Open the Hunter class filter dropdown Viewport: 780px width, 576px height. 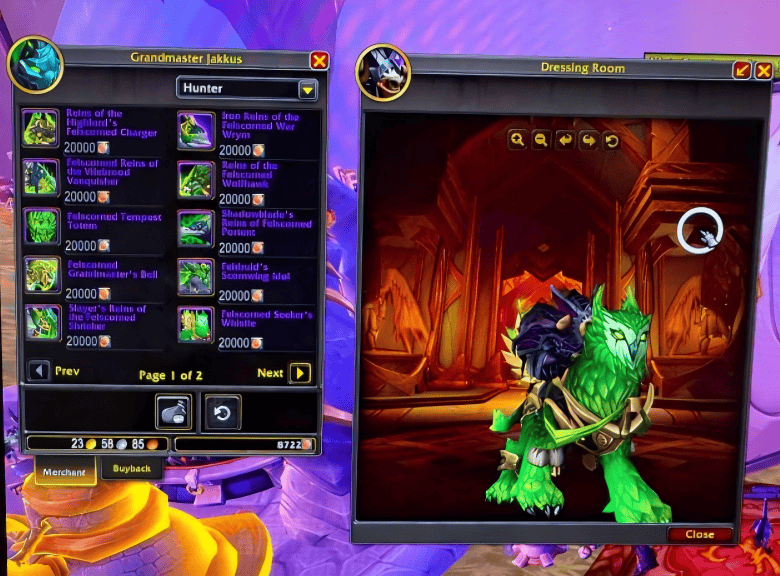click(x=307, y=89)
